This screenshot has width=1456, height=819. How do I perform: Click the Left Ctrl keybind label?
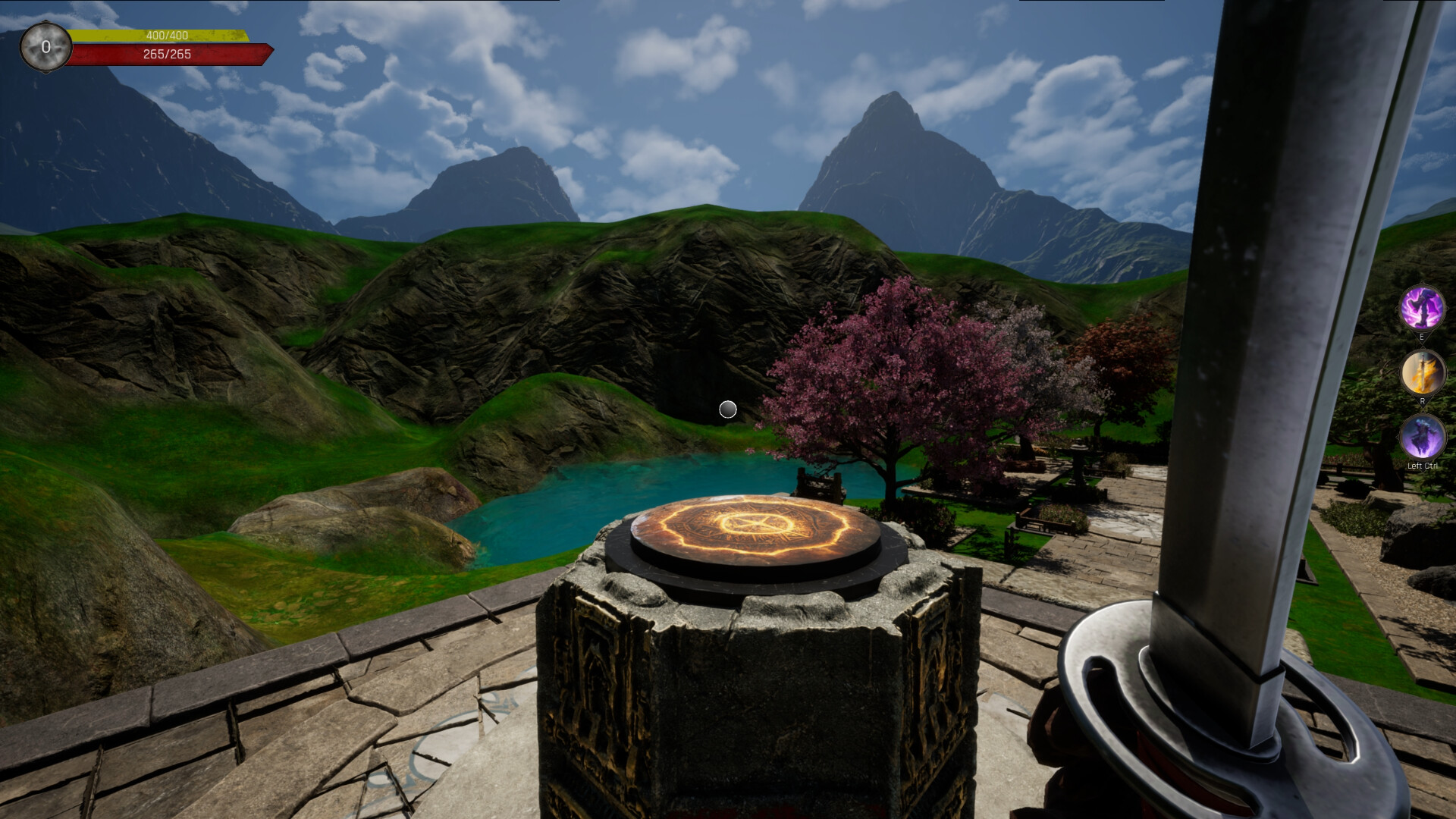click(x=1421, y=466)
